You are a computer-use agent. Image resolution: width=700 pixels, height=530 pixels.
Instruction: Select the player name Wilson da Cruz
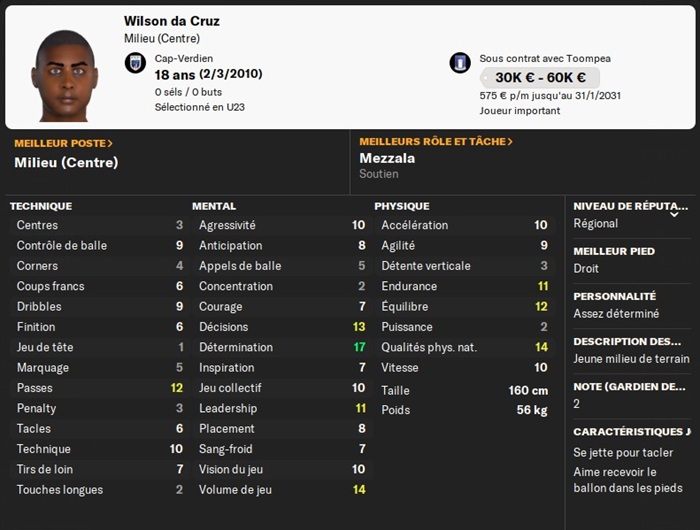[172, 21]
